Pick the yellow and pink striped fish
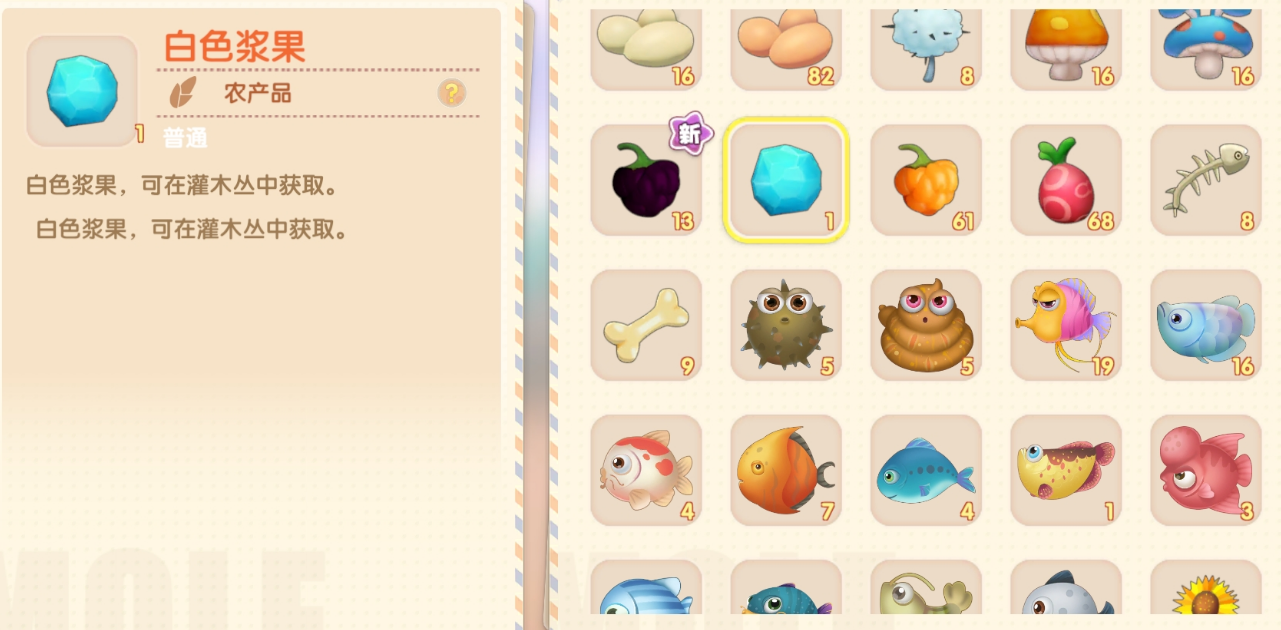 pos(1066,326)
